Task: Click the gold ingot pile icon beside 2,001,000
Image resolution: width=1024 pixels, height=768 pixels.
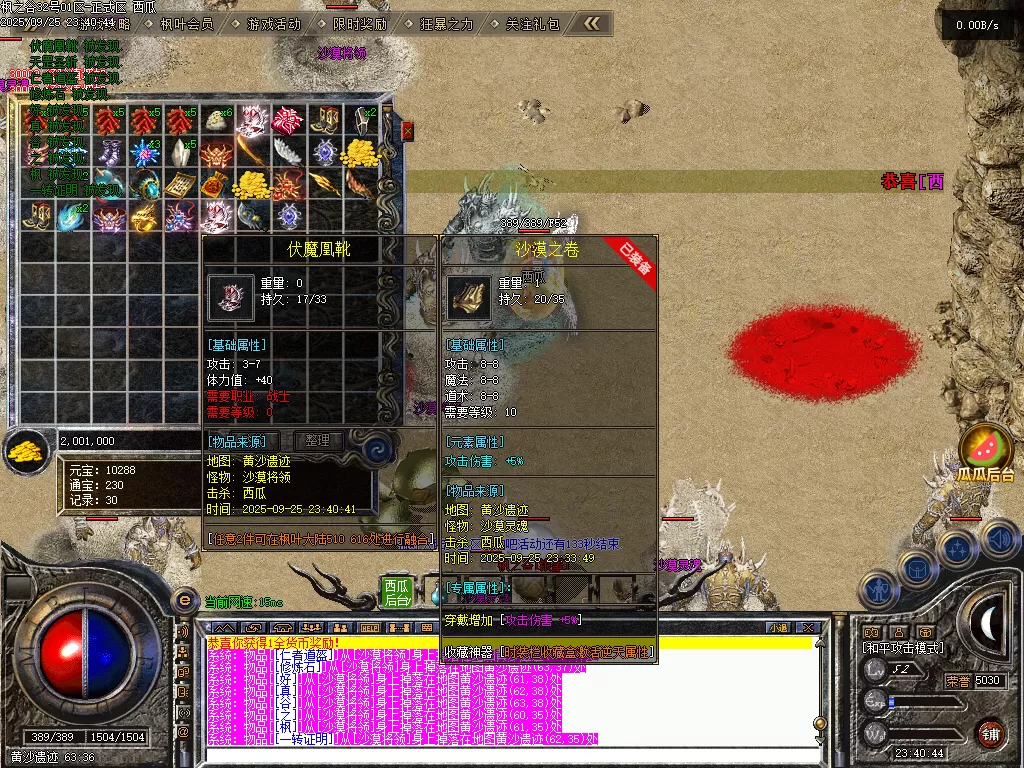Action: pos(26,450)
